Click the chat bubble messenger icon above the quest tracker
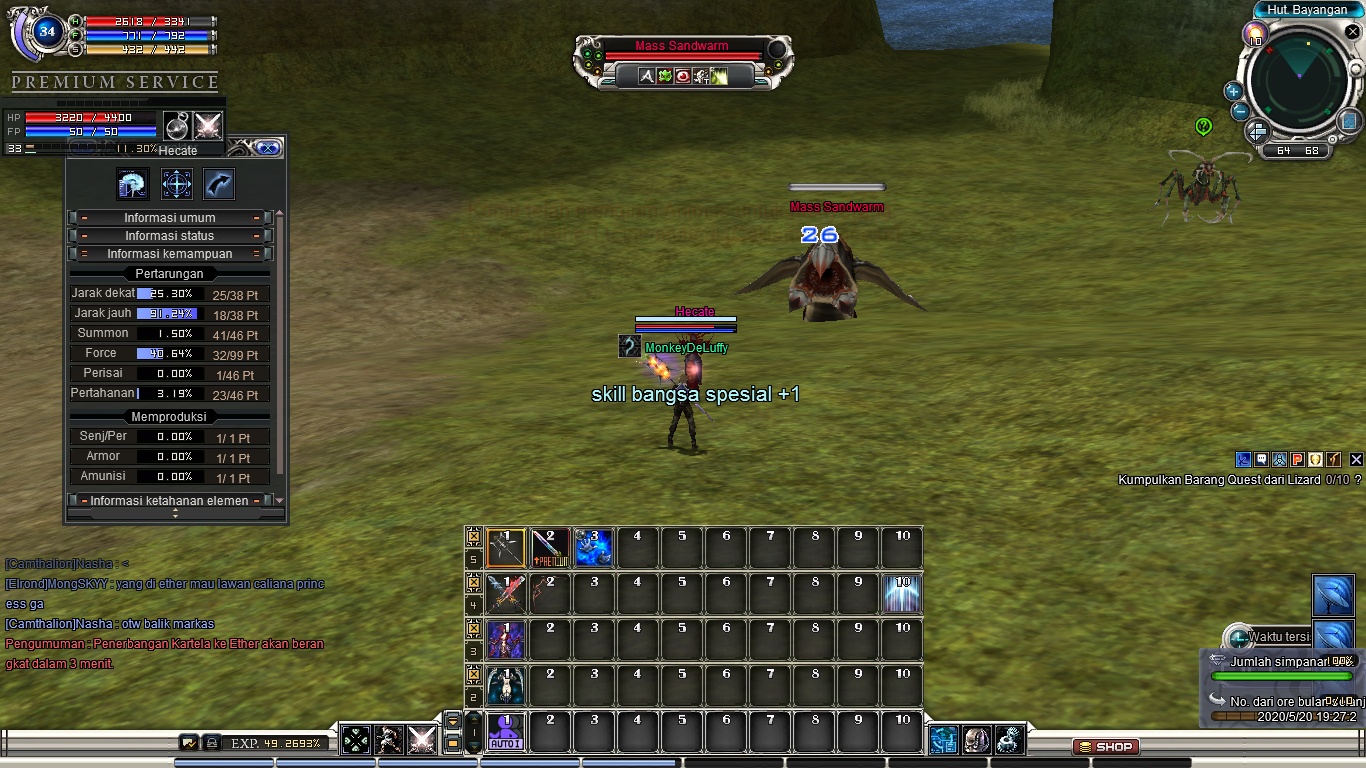The height and width of the screenshot is (768, 1366). 1261,459
